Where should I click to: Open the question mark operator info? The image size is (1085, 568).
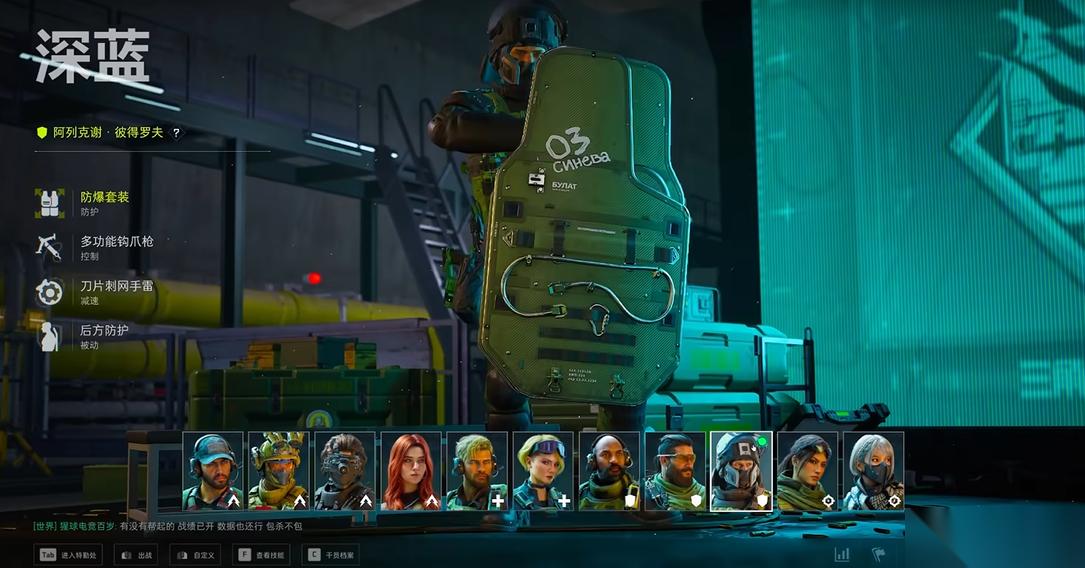(x=177, y=132)
